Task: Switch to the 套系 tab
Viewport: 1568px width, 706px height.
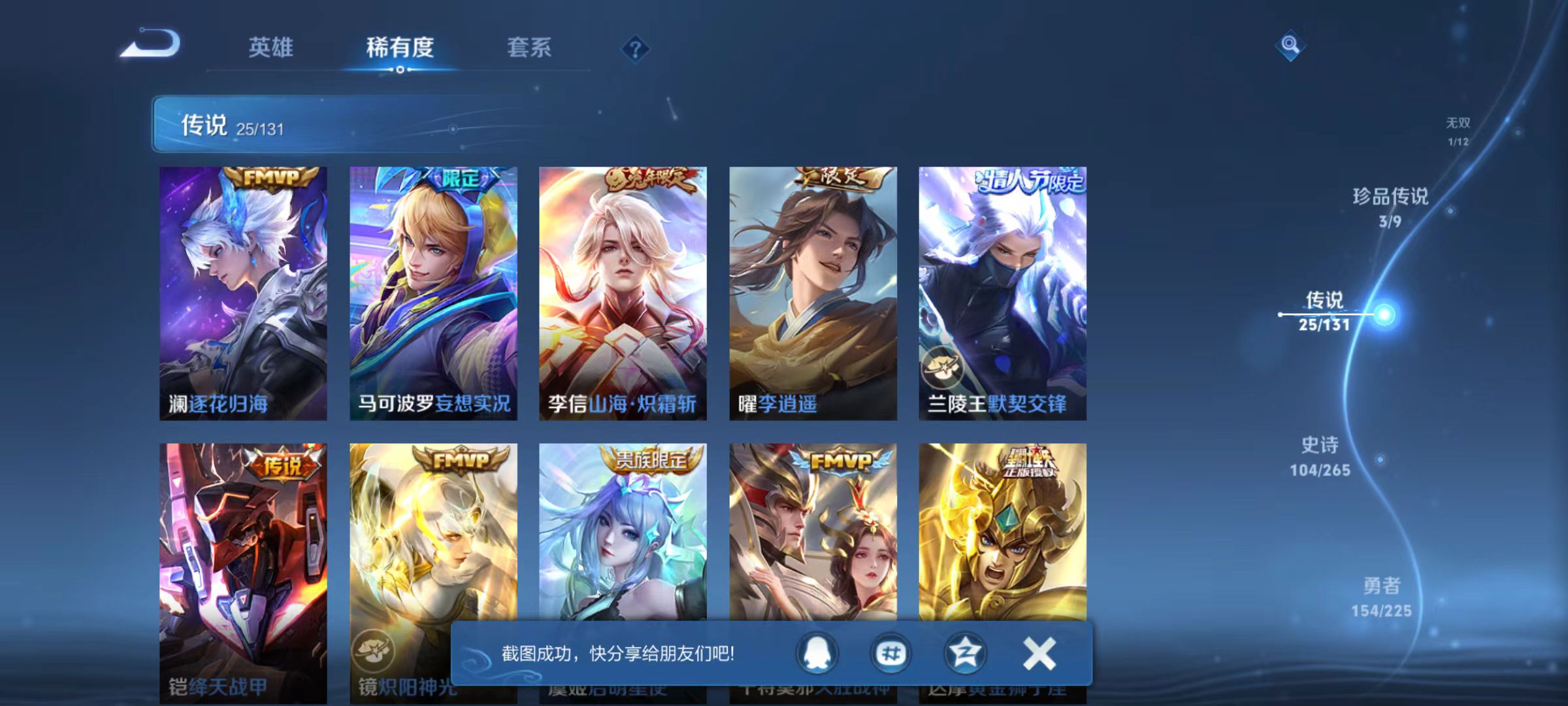Action: coord(530,47)
